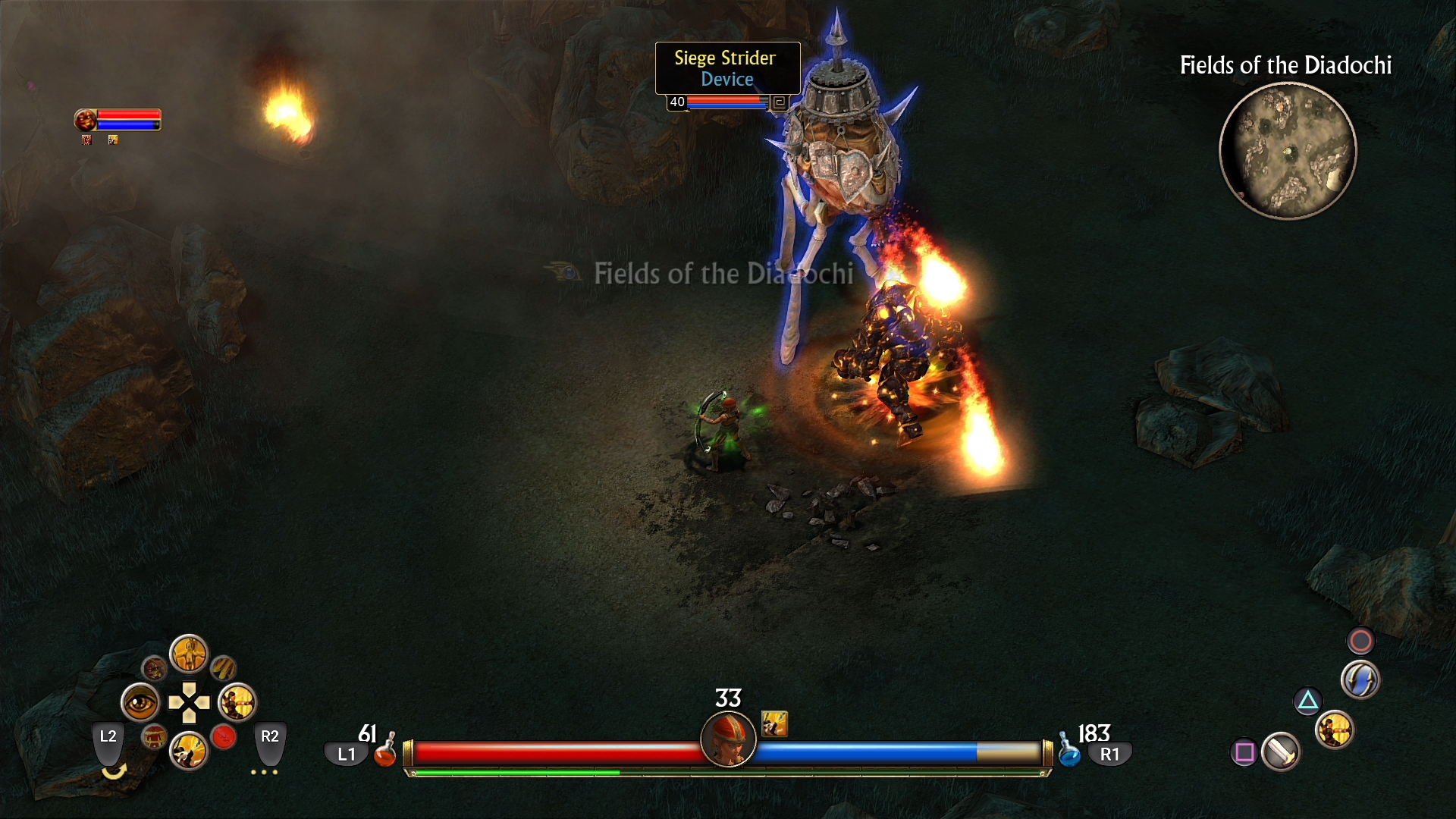Click the player character portrait
This screenshot has height=819, width=1456.
[x=728, y=739]
